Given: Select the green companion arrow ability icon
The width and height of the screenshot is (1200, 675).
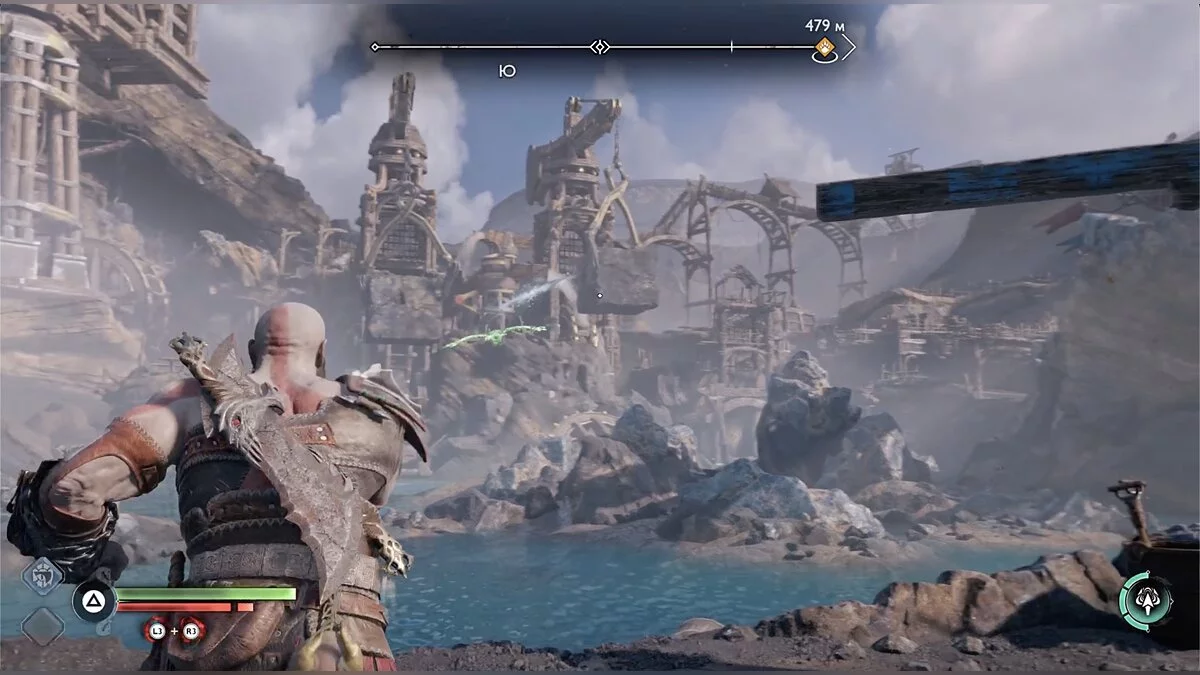Looking at the screenshot, I should point(1146,601).
